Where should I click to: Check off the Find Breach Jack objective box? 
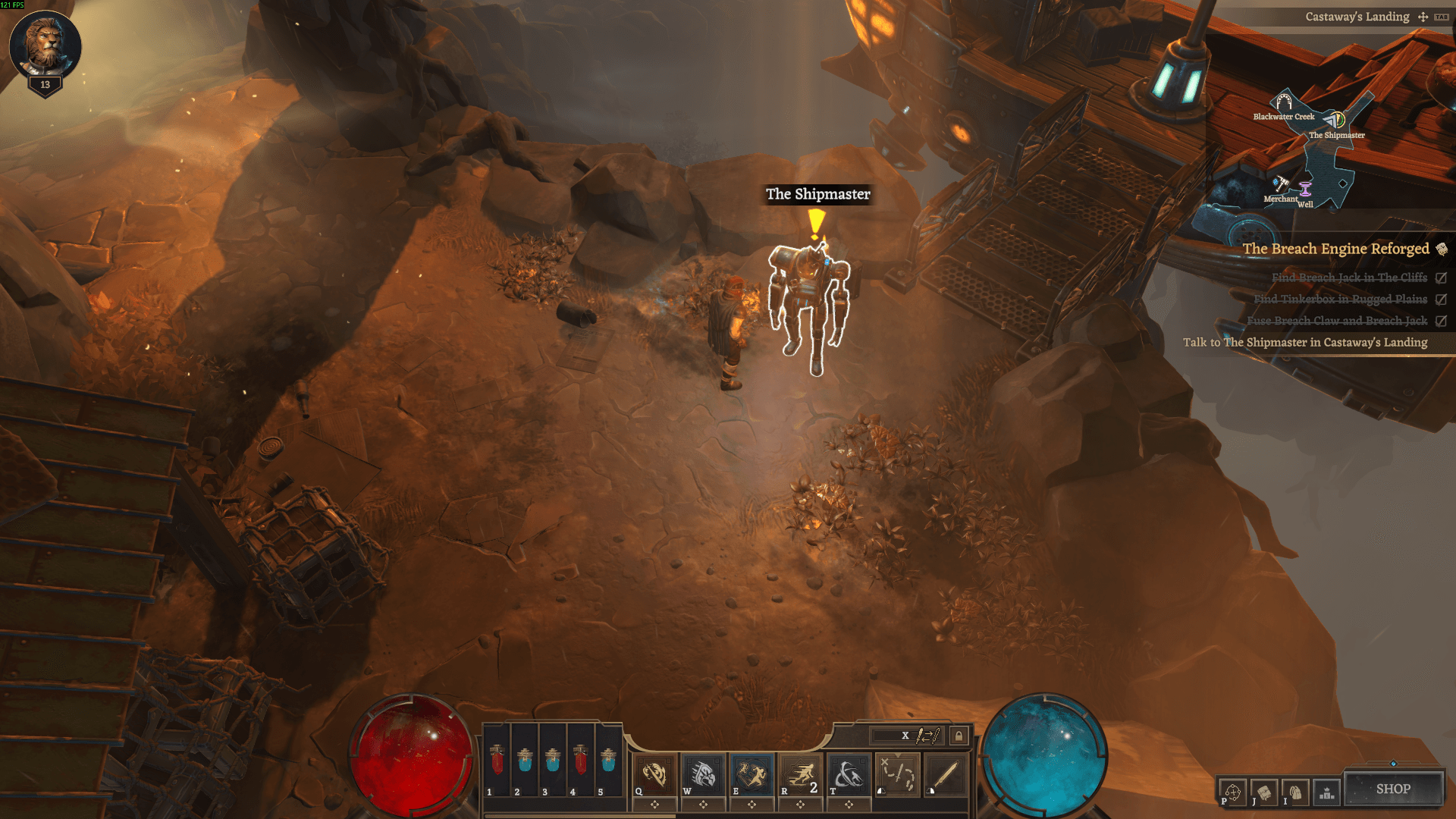[1439, 278]
